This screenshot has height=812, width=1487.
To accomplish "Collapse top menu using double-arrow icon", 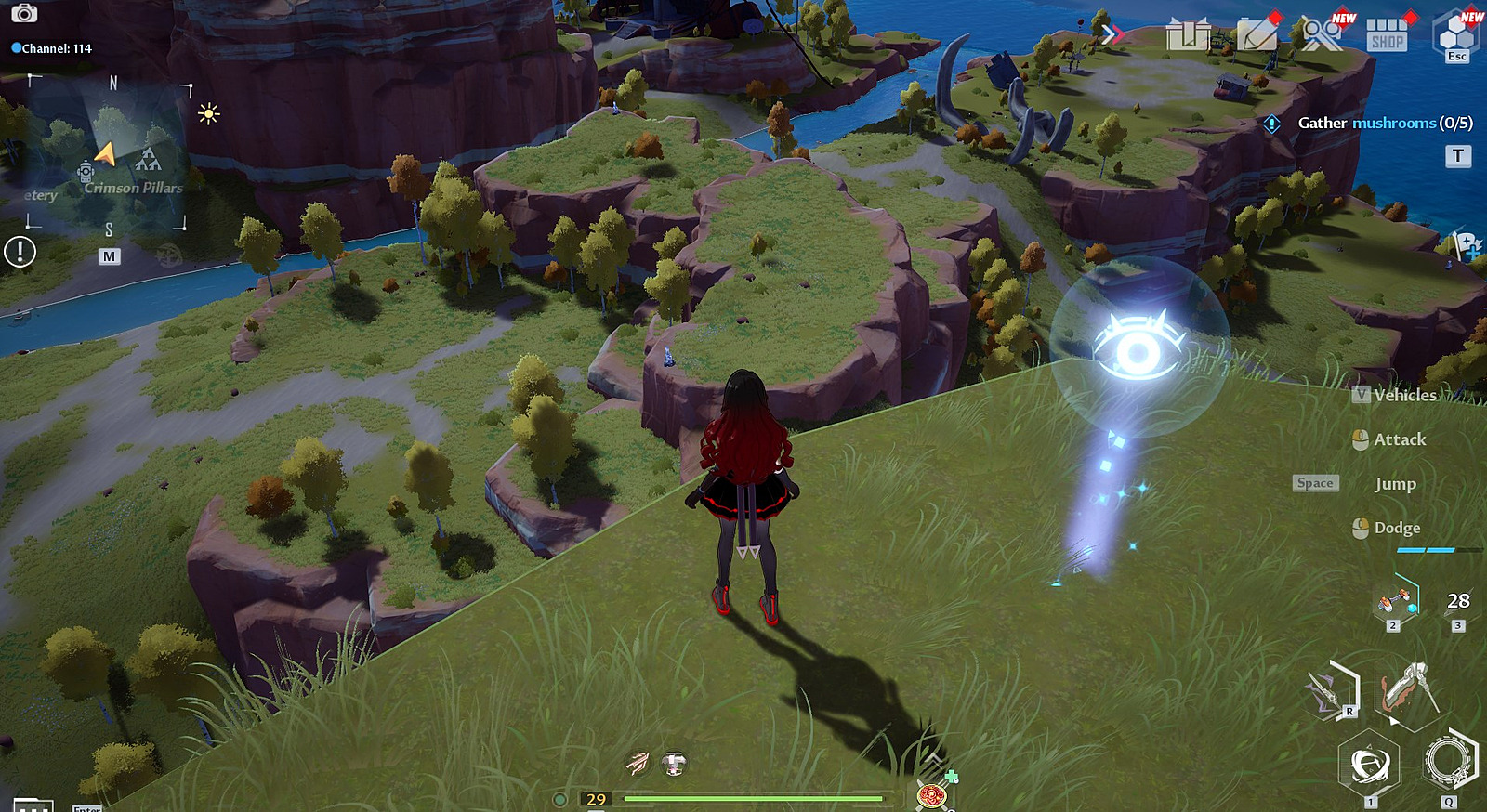I will 1112,34.
